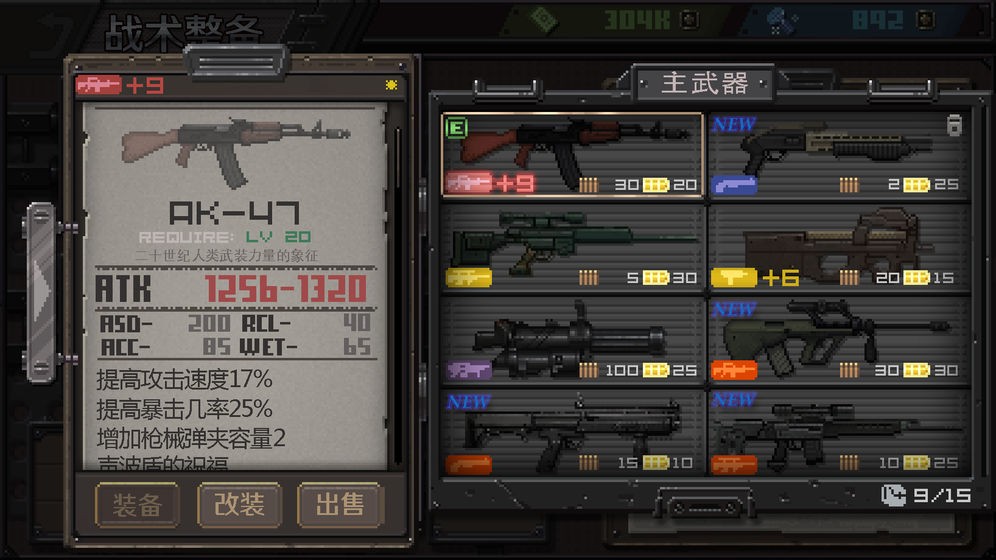
Task: Select the new black shotgun with 15 ammo
Action: pyautogui.click(x=573, y=433)
